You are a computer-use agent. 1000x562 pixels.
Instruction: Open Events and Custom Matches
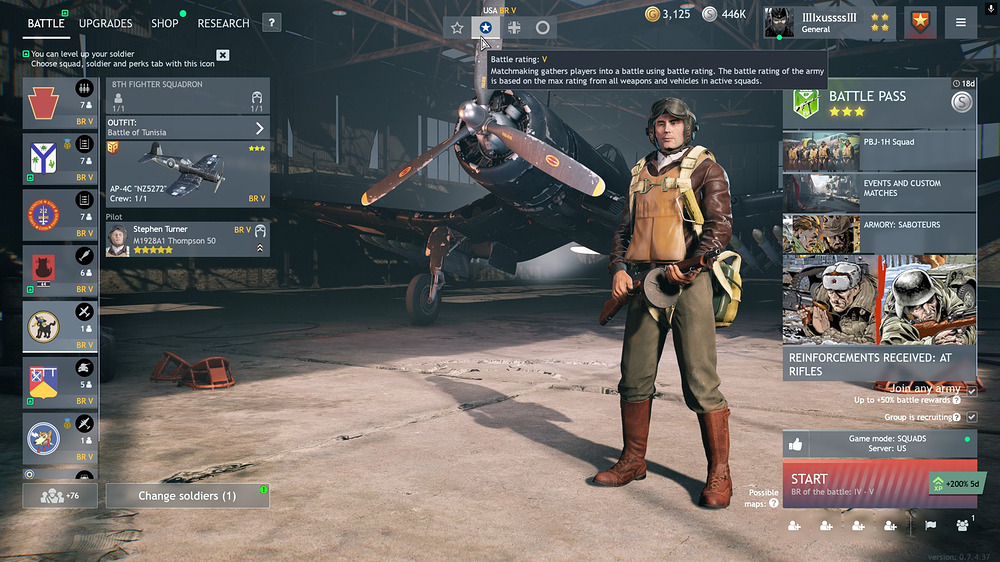pos(878,190)
